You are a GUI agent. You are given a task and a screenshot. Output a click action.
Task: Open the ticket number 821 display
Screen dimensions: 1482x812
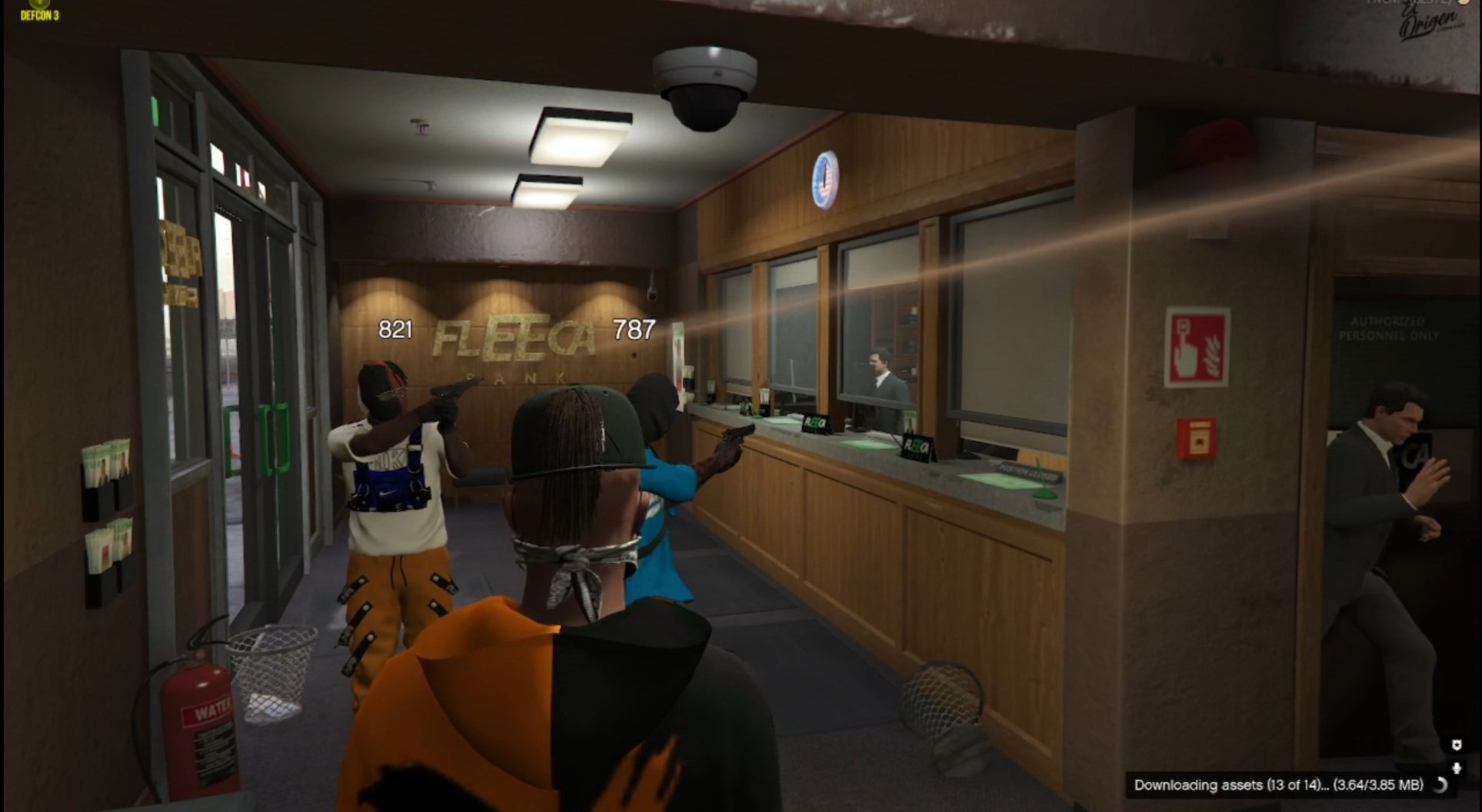(395, 329)
